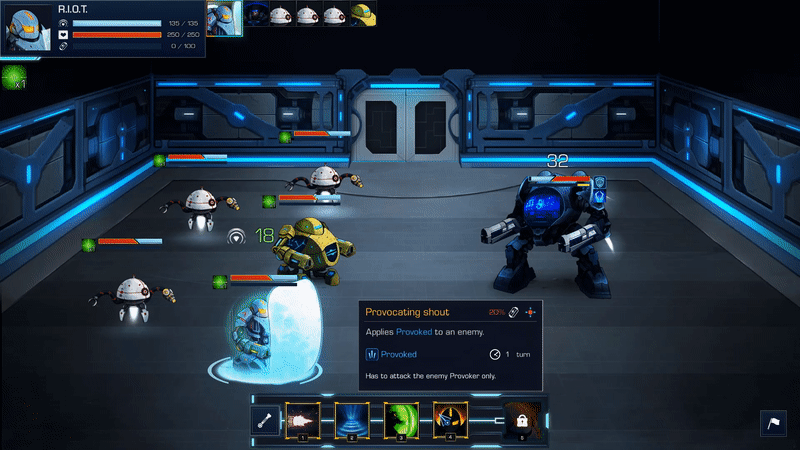Click the highlighted active unit turn portrait
Screen dimensions: 800x450
225,16
